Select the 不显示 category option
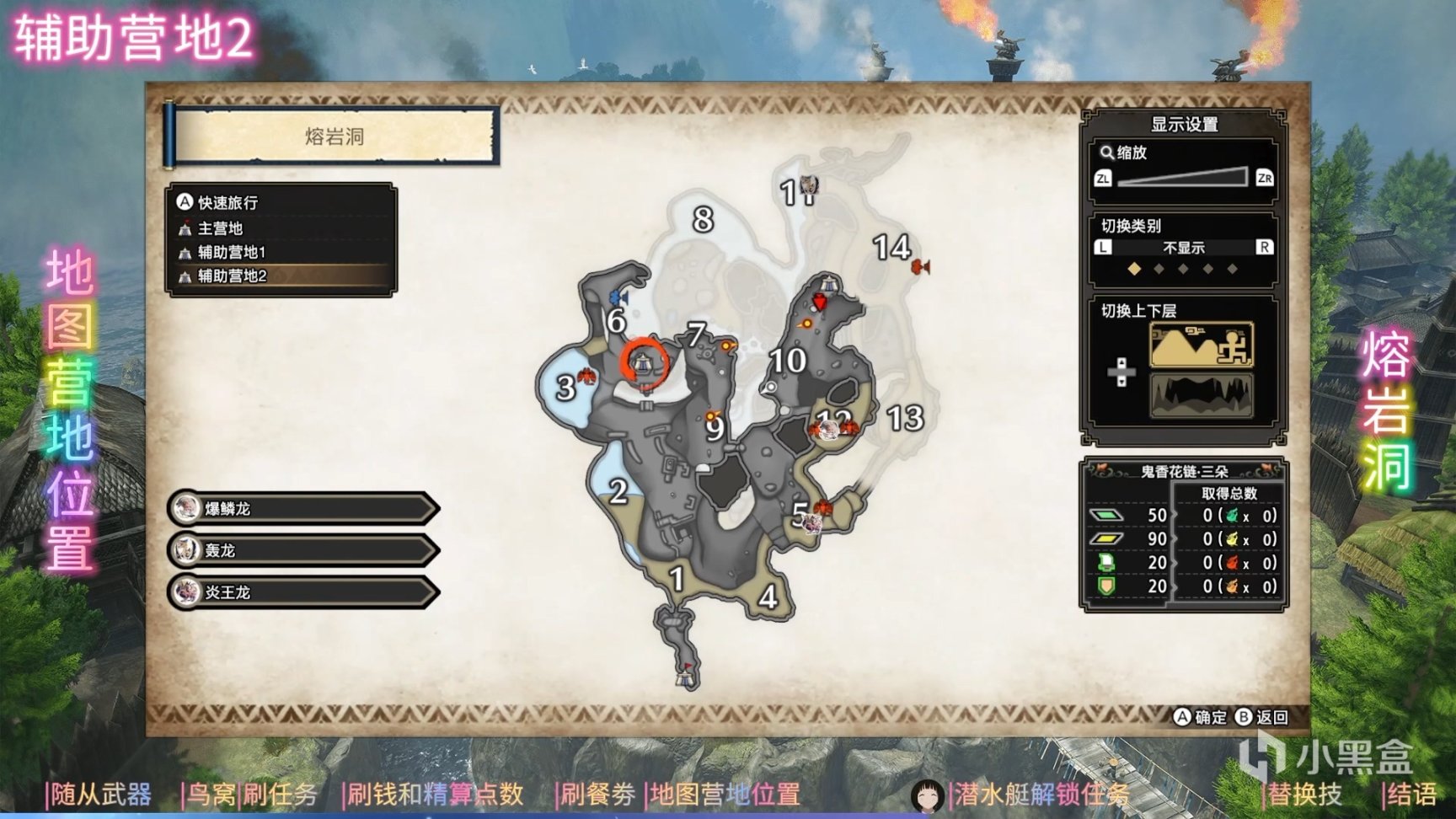 (1183, 248)
